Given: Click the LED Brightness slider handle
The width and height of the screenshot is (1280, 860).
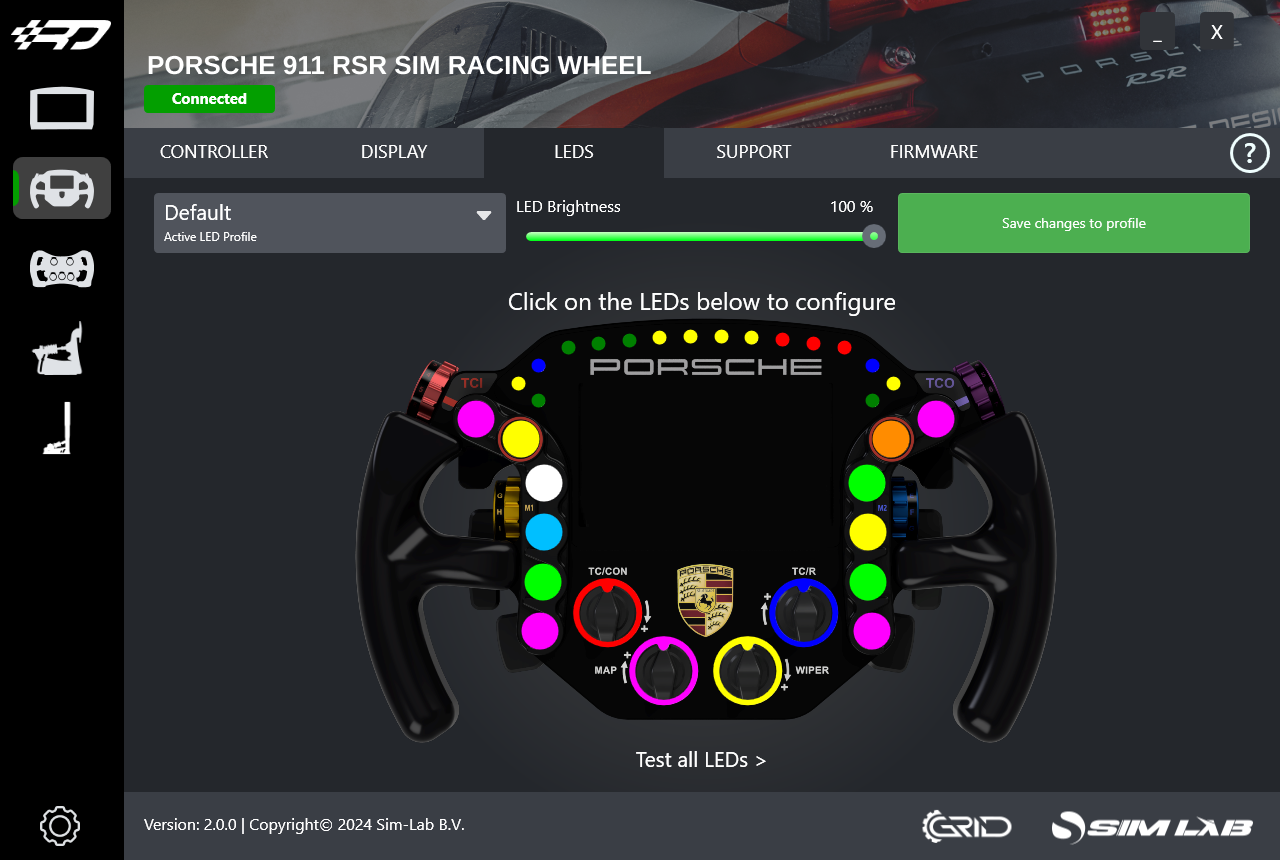Looking at the screenshot, I should [874, 236].
